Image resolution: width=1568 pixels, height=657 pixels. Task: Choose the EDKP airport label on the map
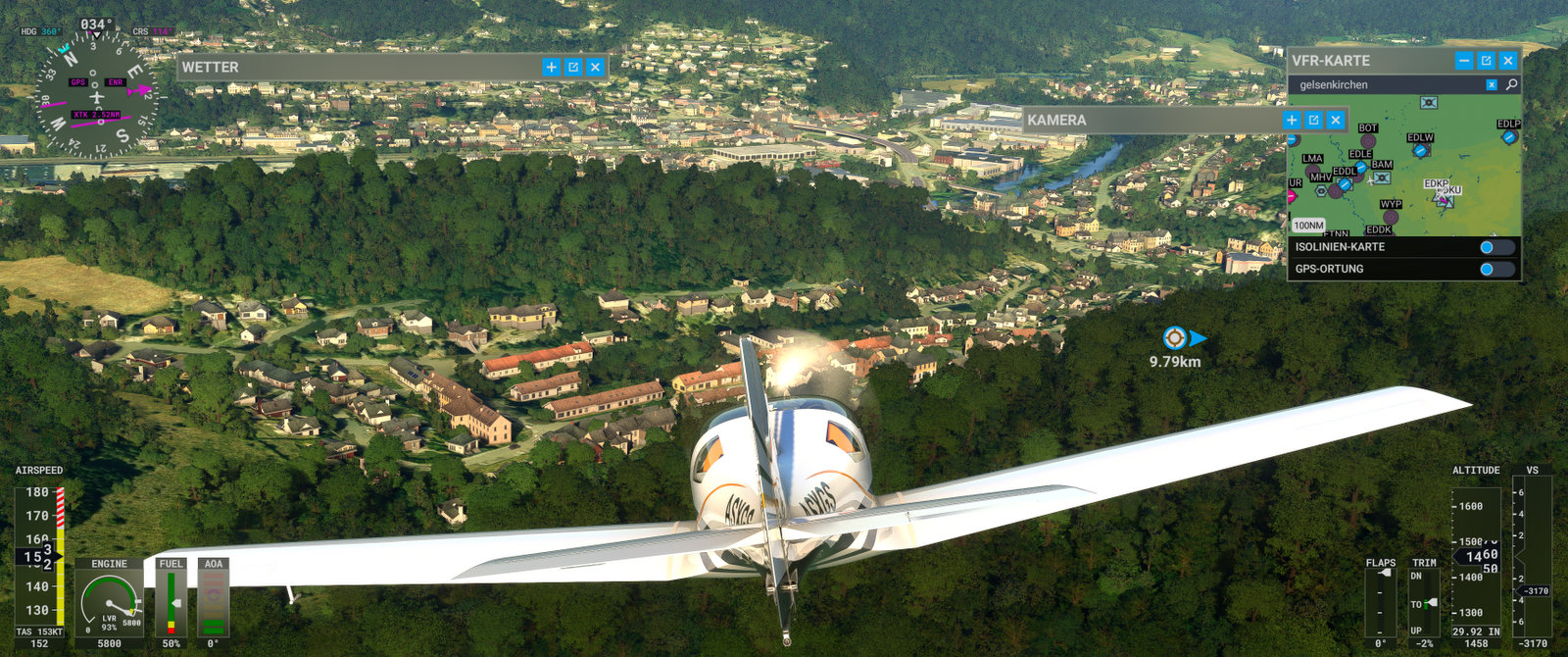1436,184
